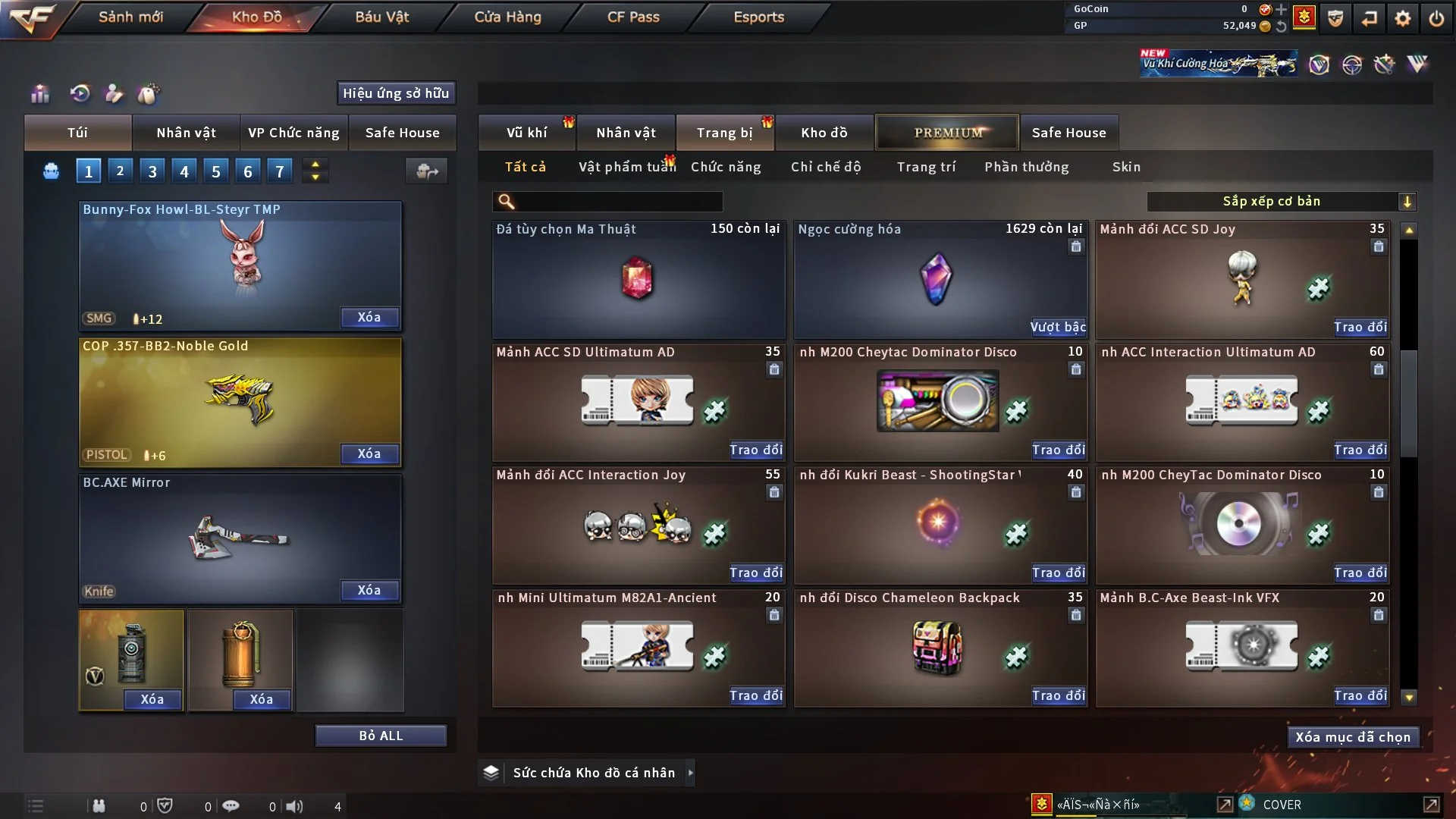Select the PREMIUM storage tab

pyautogui.click(x=948, y=133)
